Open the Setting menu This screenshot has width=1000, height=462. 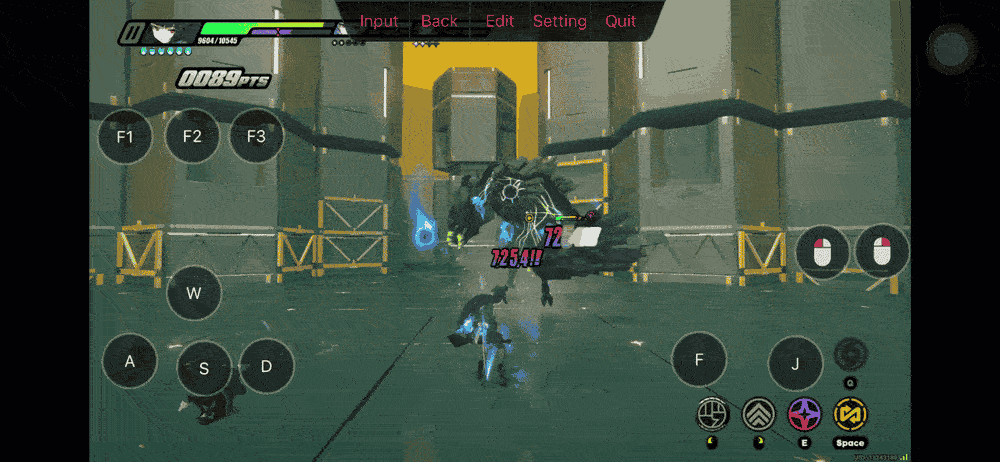[559, 21]
